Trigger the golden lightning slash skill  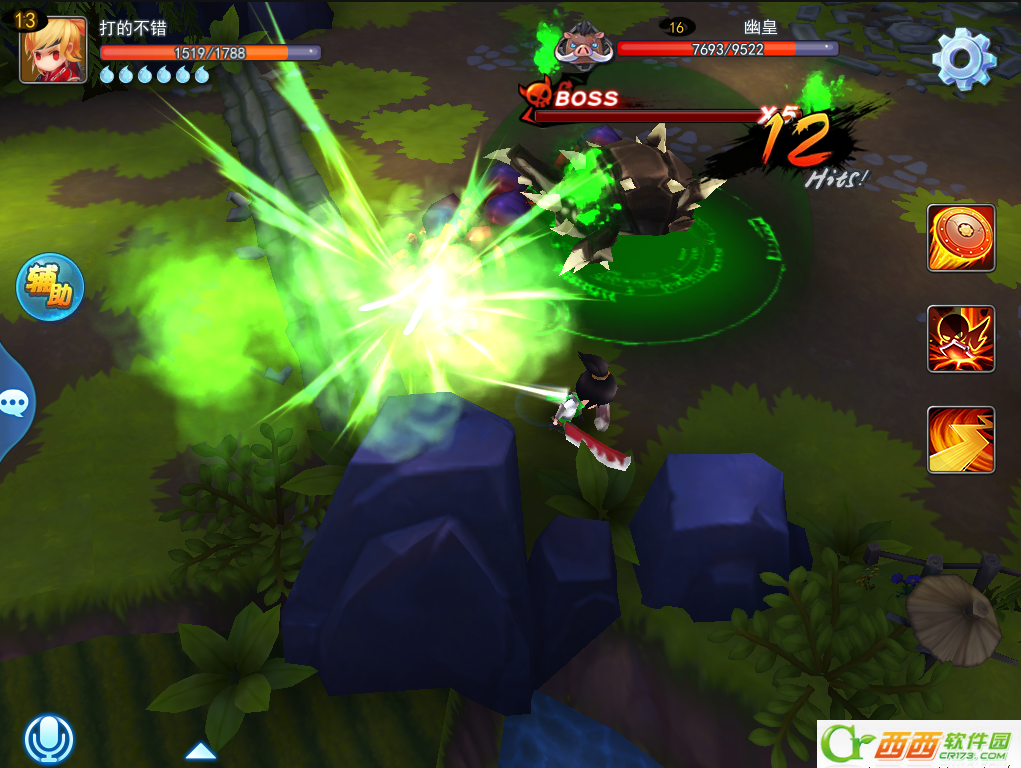(960, 440)
